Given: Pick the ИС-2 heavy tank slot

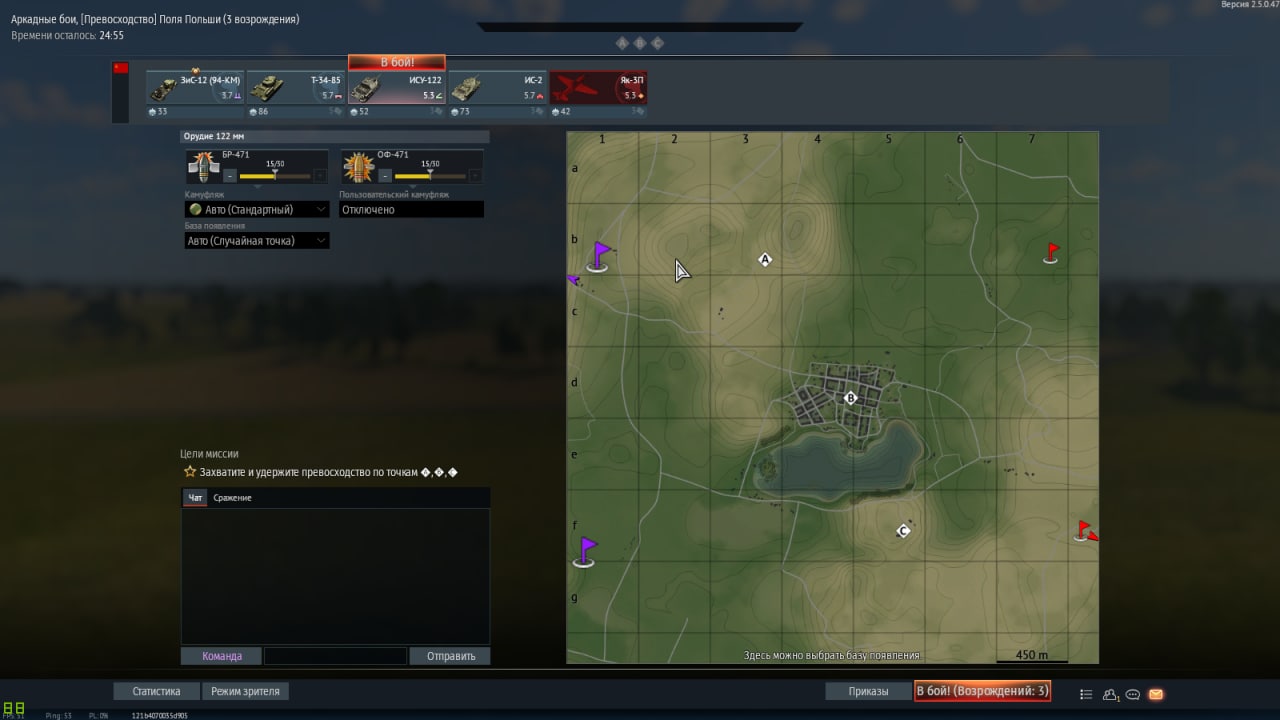Looking at the screenshot, I should [x=497, y=88].
